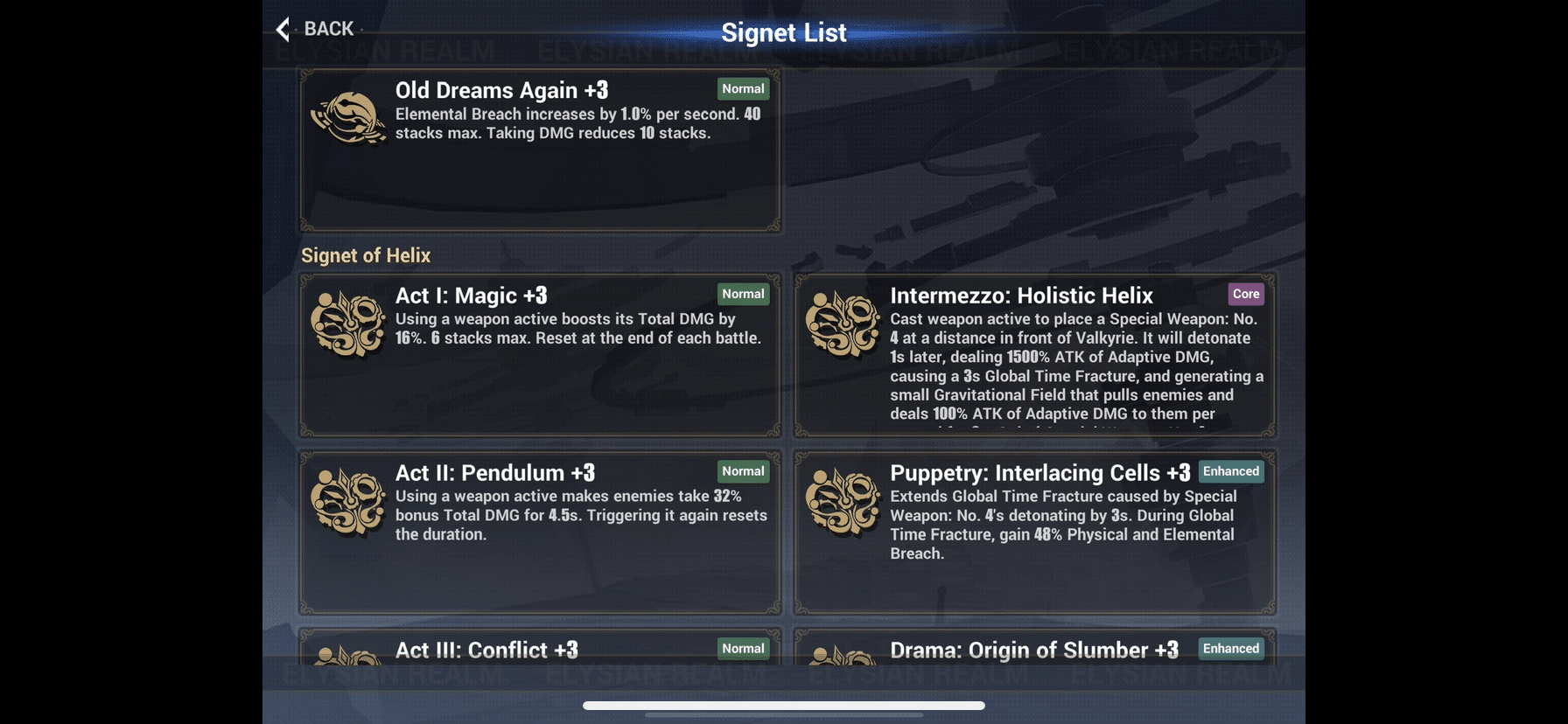Toggle the Enhanced badge on Puppetry card

point(1230,471)
